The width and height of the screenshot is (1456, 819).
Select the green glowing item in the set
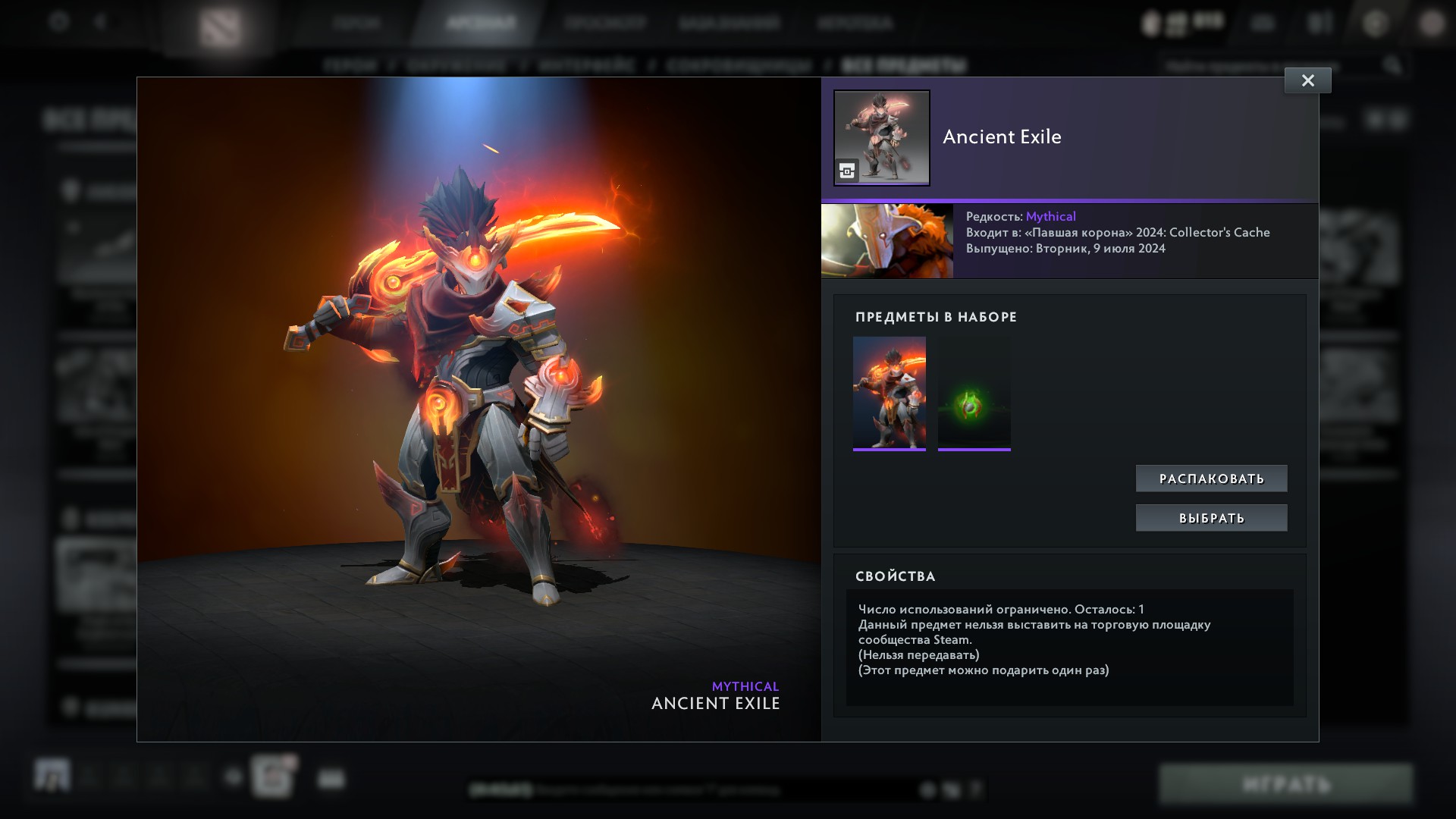point(974,393)
